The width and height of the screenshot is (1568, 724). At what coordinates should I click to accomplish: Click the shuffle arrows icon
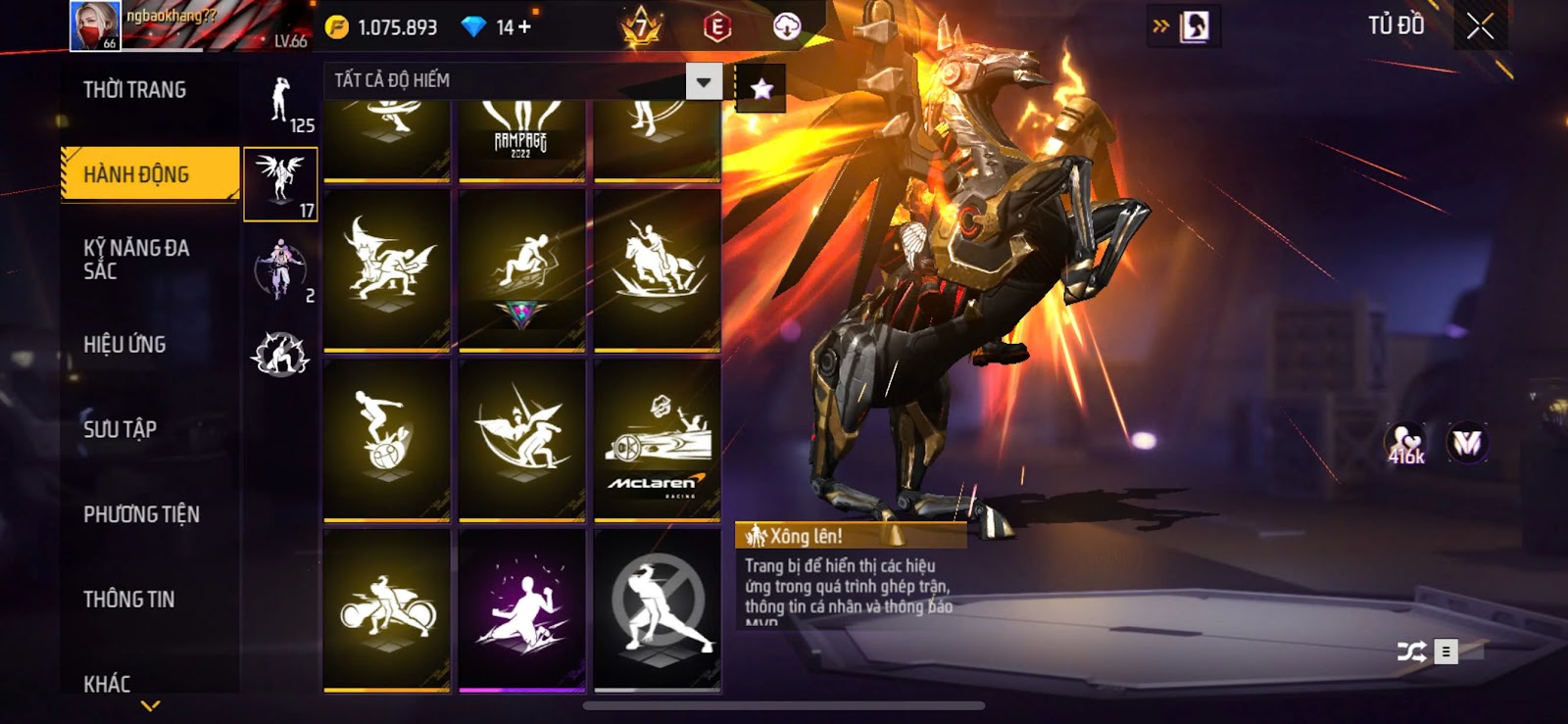1411,652
